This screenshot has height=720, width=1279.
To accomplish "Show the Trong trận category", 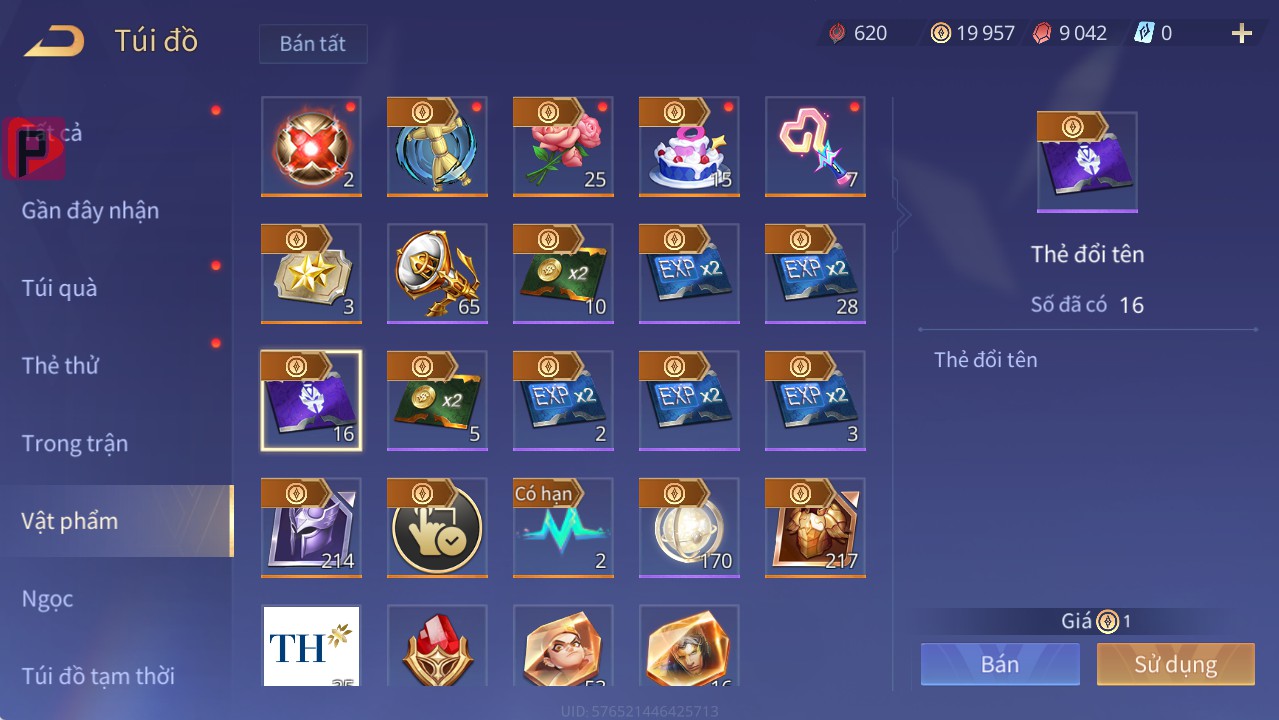I will 75,443.
